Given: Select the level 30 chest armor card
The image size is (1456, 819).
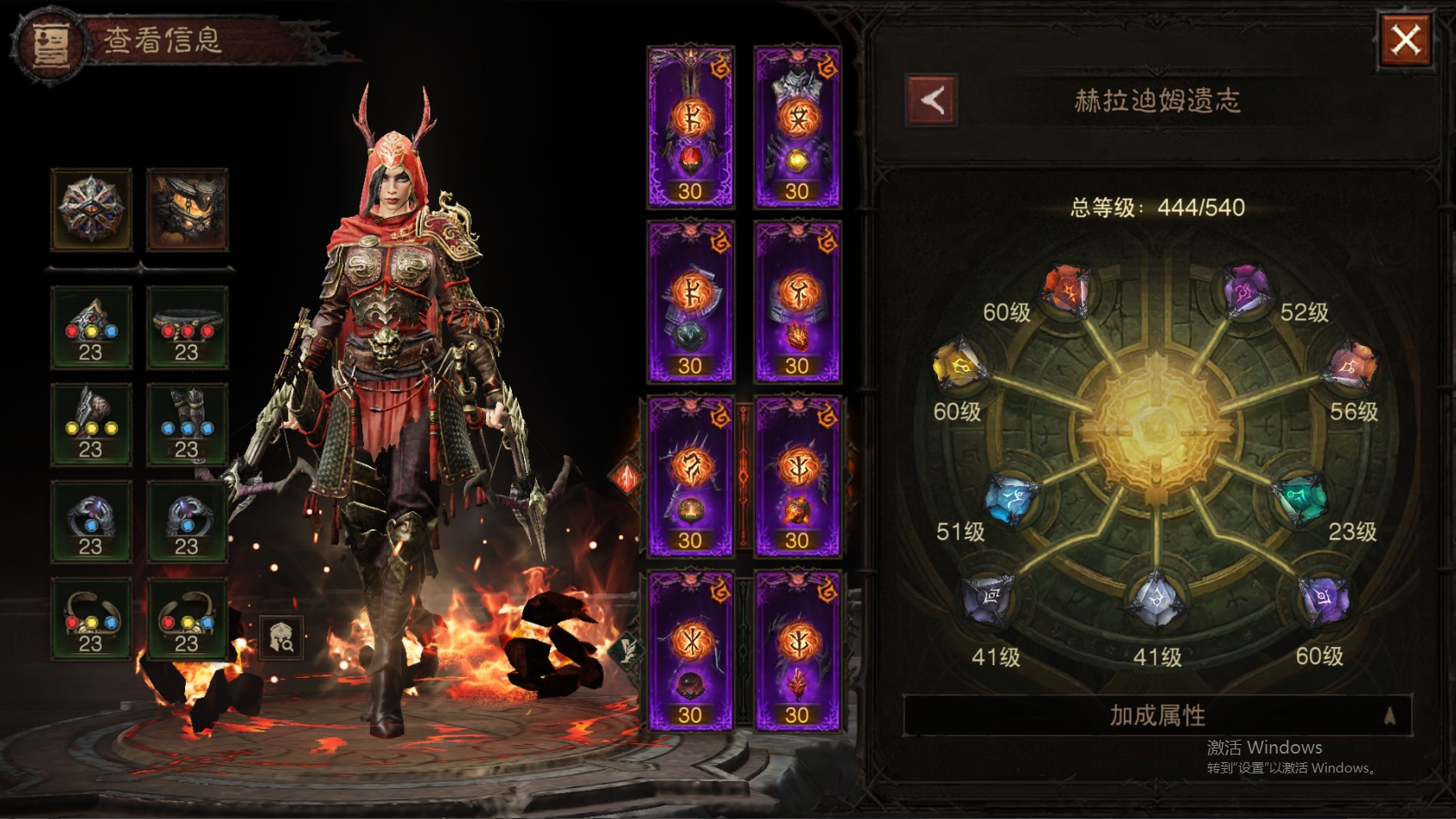Looking at the screenshot, I should (x=797, y=127).
